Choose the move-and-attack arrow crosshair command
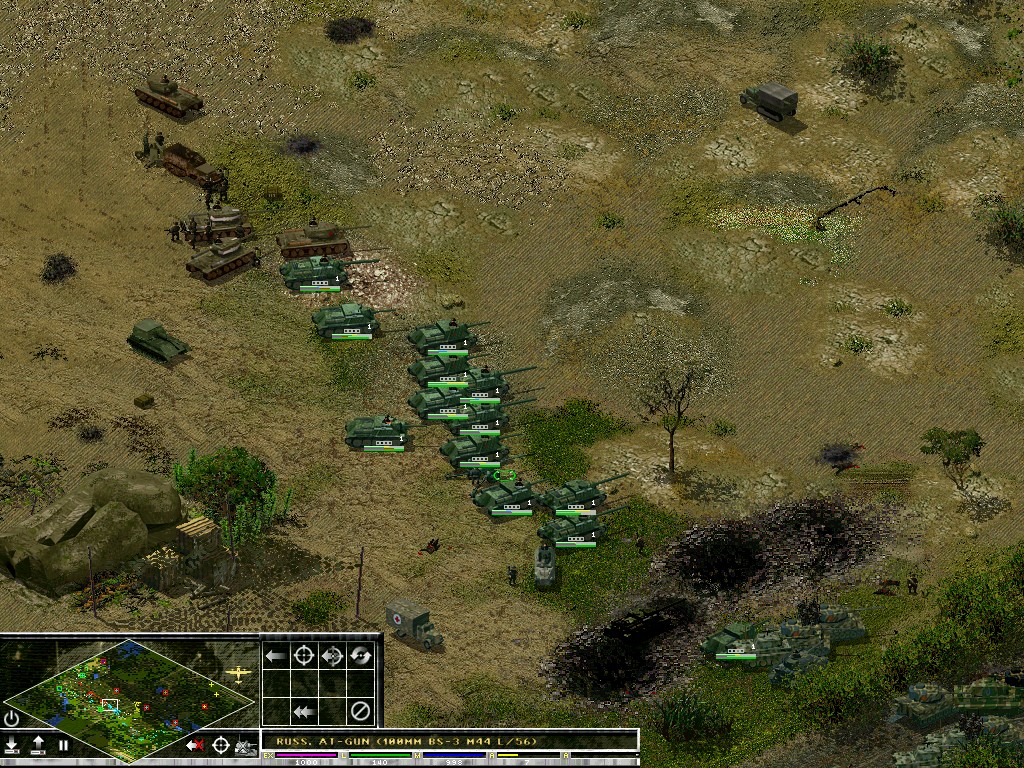This screenshot has width=1024, height=768. tap(333, 656)
